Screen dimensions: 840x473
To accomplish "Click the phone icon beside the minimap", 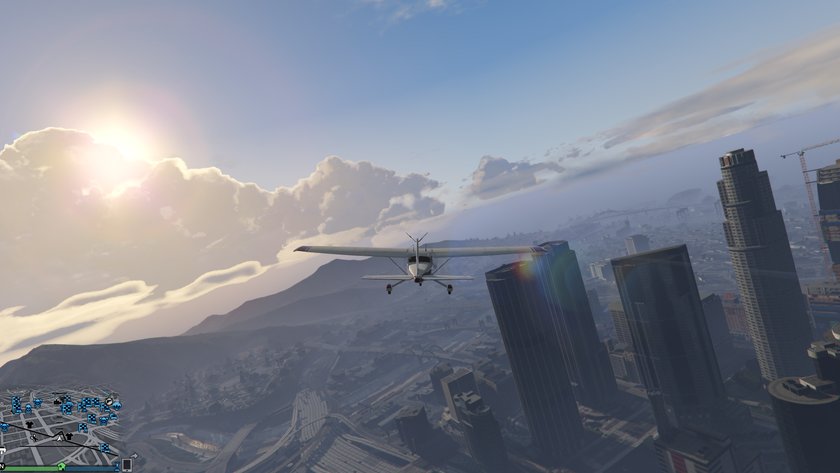I will 127,465.
